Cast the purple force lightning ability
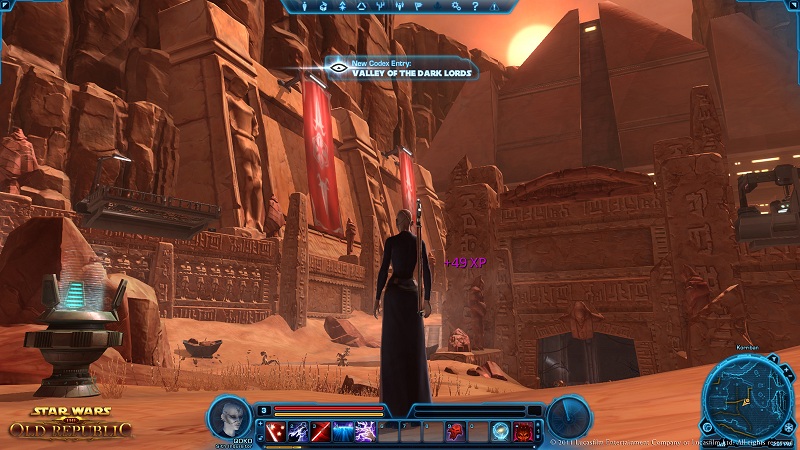The image size is (800, 450). (x=366, y=431)
